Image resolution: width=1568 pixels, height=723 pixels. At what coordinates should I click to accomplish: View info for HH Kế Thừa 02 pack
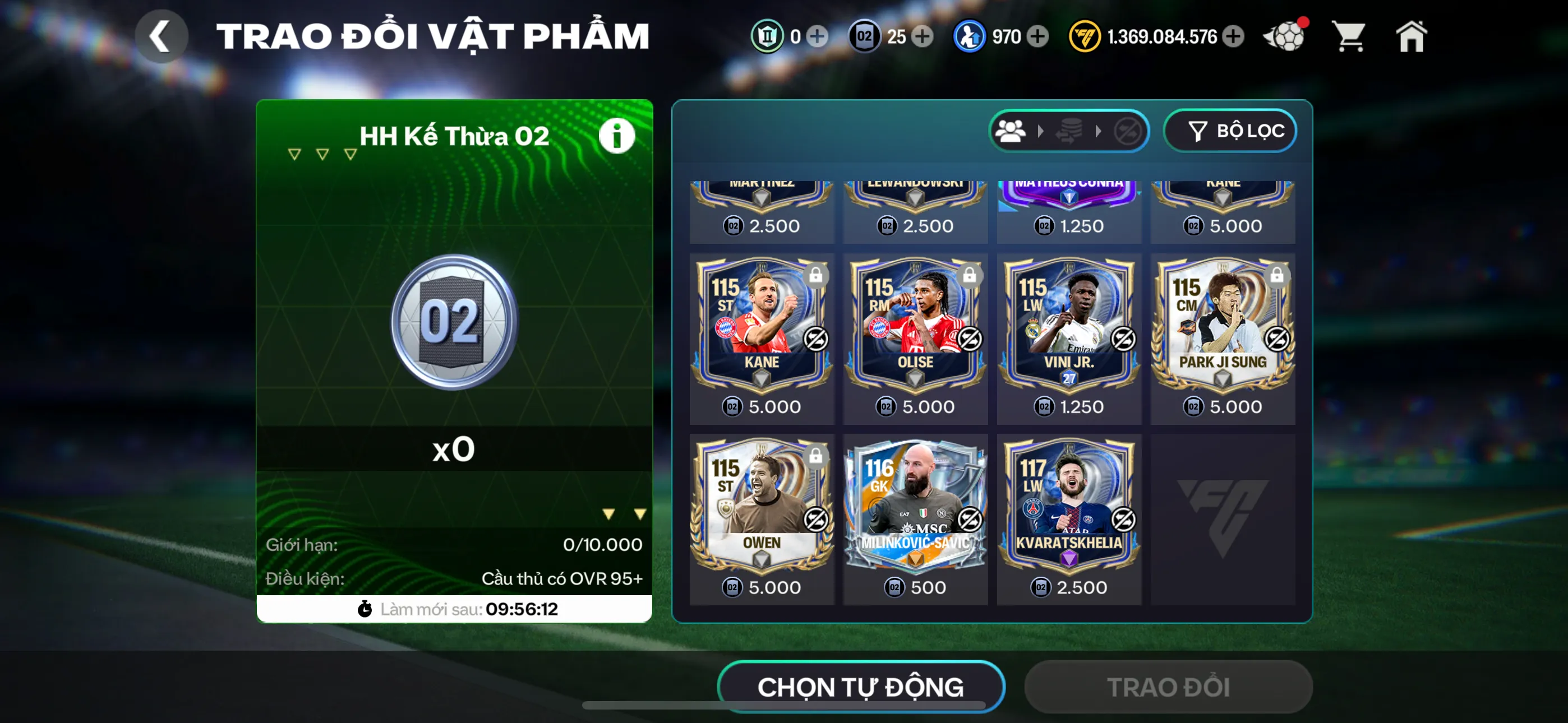(617, 135)
